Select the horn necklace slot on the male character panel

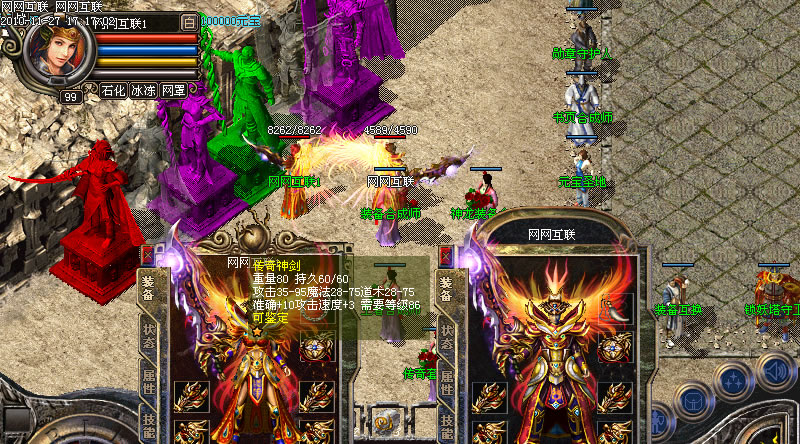pyautogui.click(x=617, y=307)
